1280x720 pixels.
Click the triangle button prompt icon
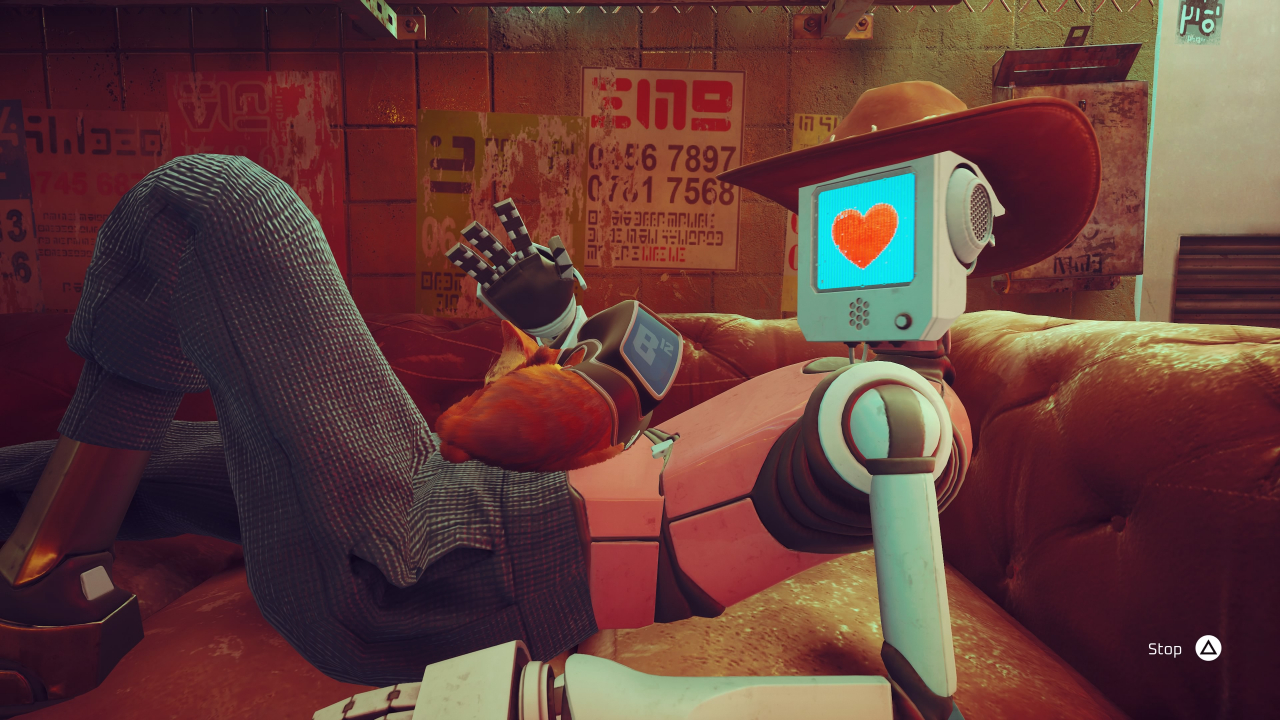click(1207, 648)
